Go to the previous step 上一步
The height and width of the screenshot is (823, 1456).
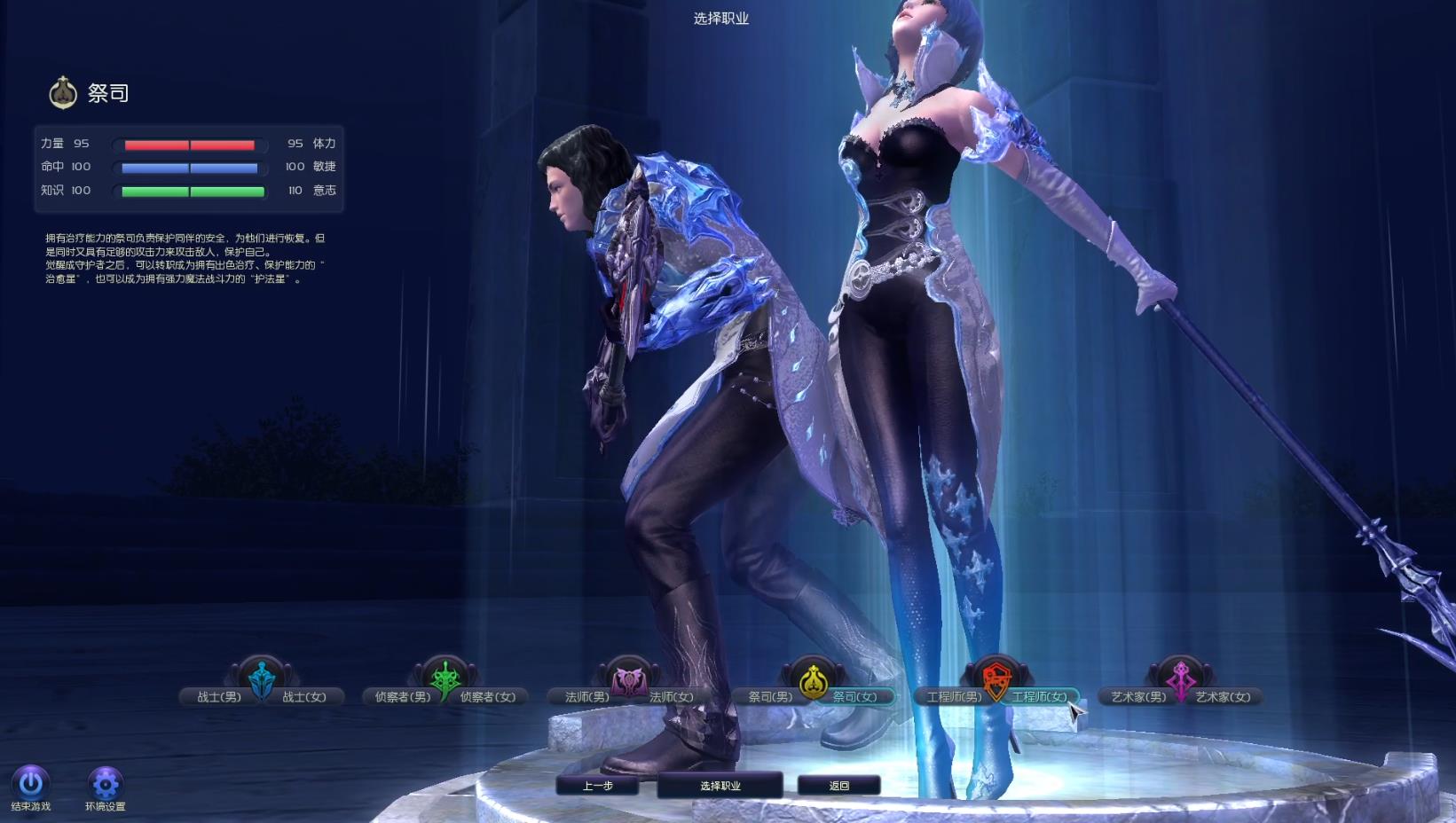(x=597, y=786)
